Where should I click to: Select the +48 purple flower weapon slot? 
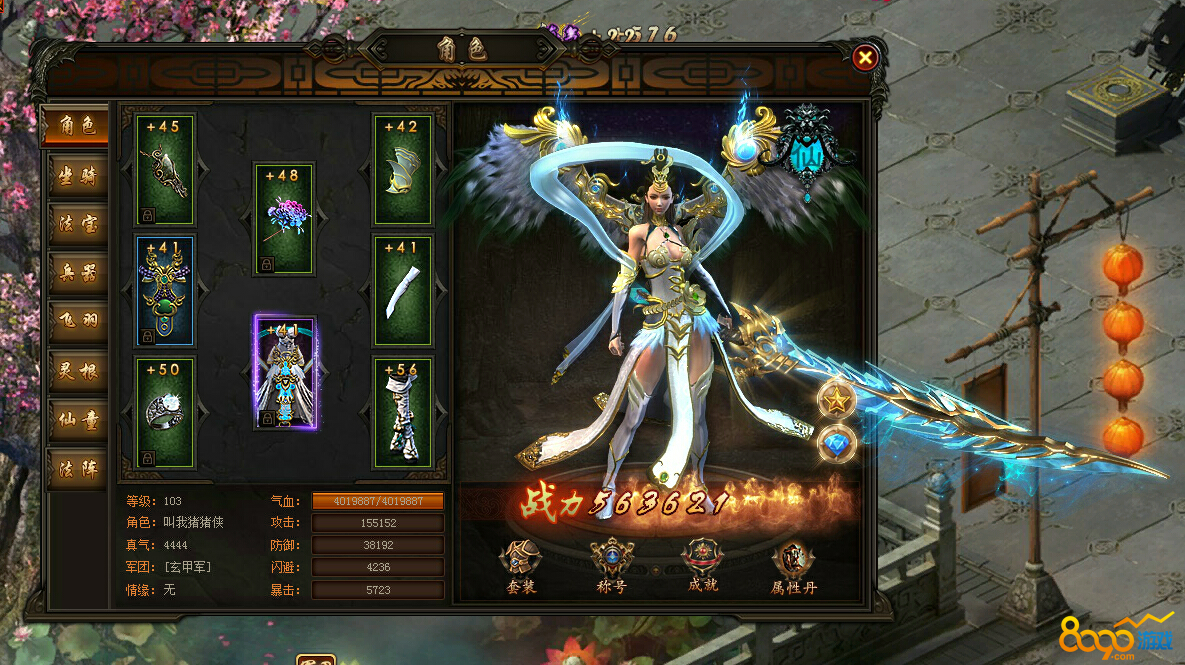[284, 220]
